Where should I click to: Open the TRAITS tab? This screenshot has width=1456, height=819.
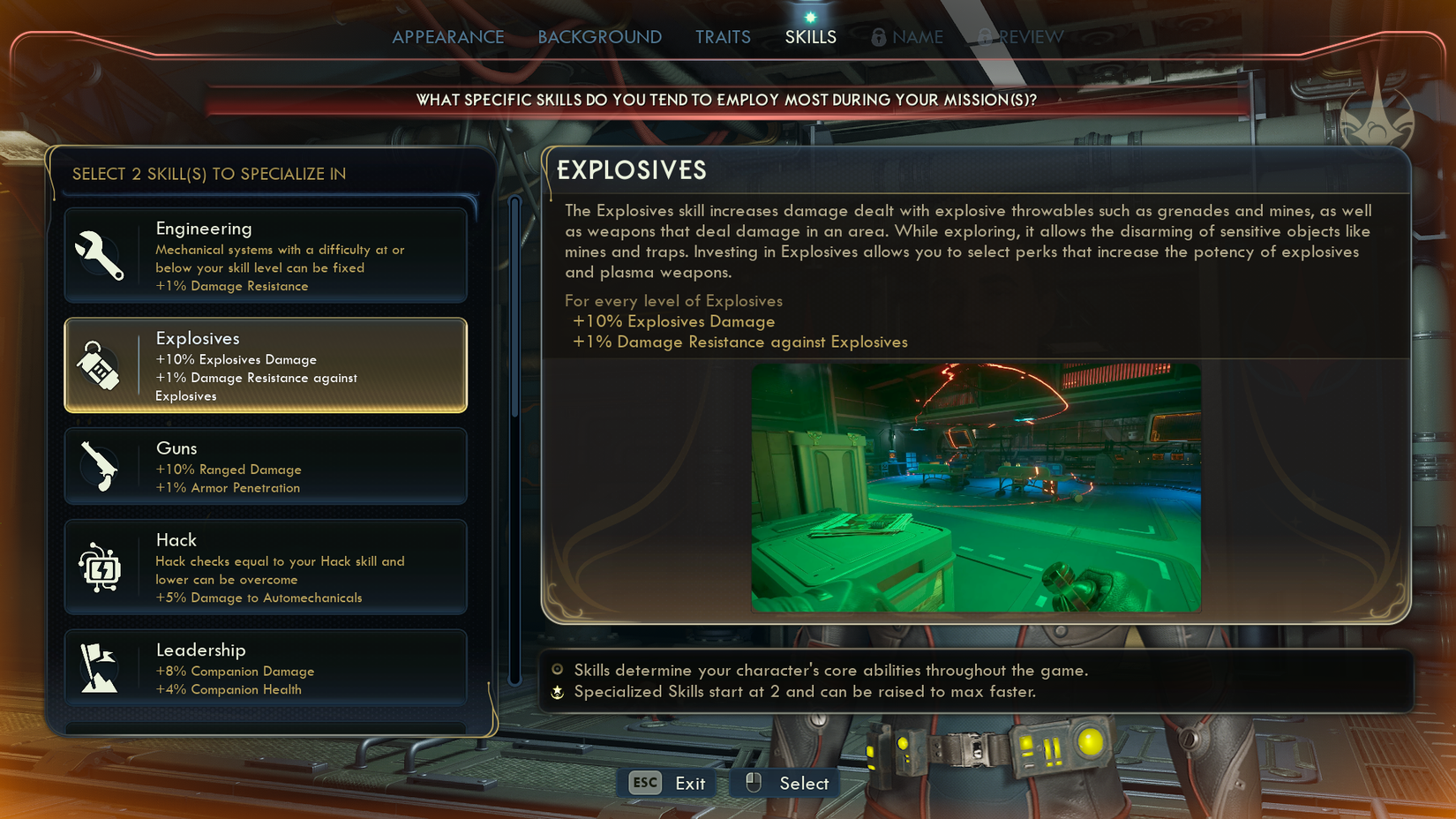[723, 37]
